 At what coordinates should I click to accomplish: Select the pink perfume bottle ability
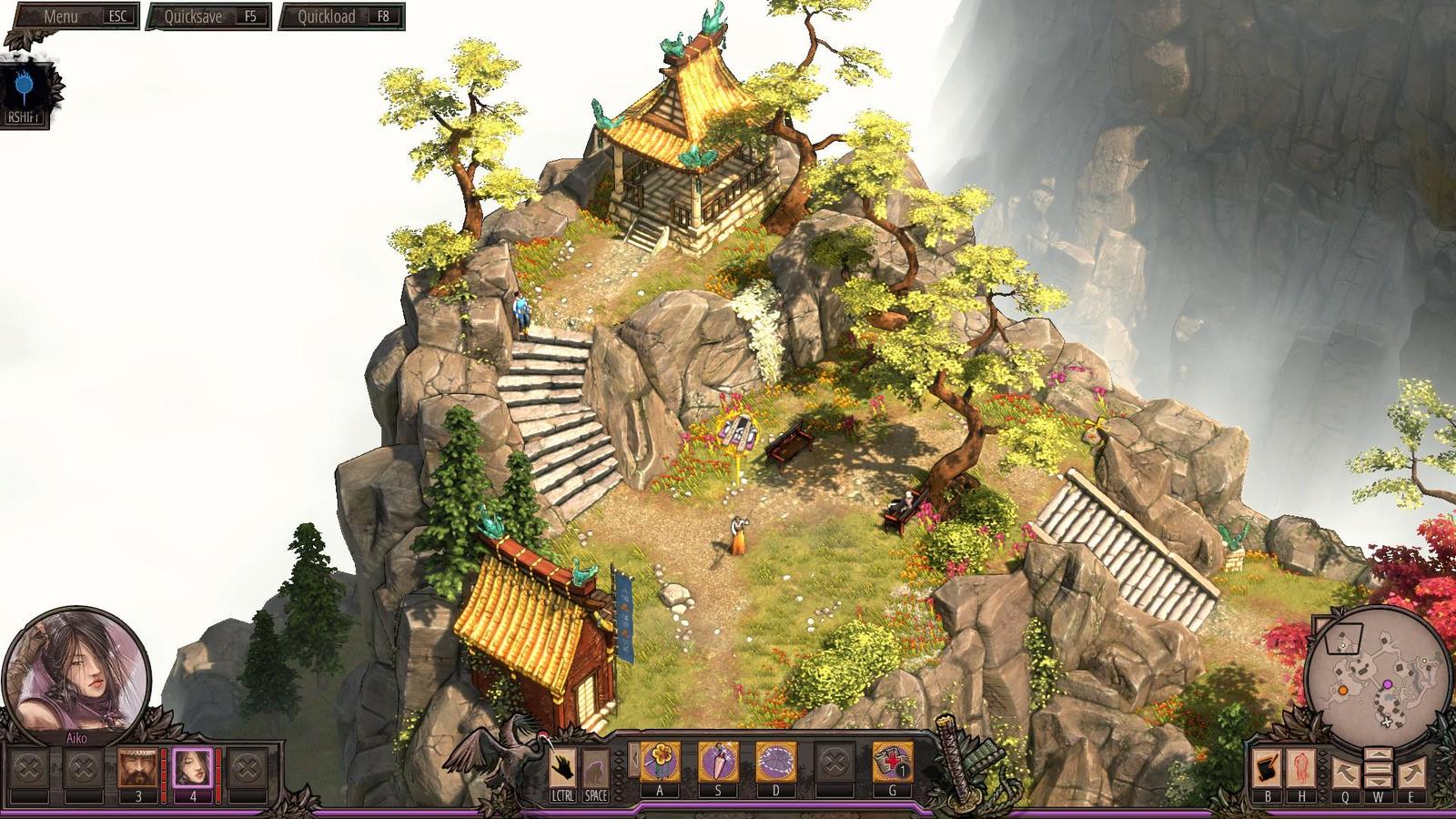pyautogui.click(x=718, y=762)
